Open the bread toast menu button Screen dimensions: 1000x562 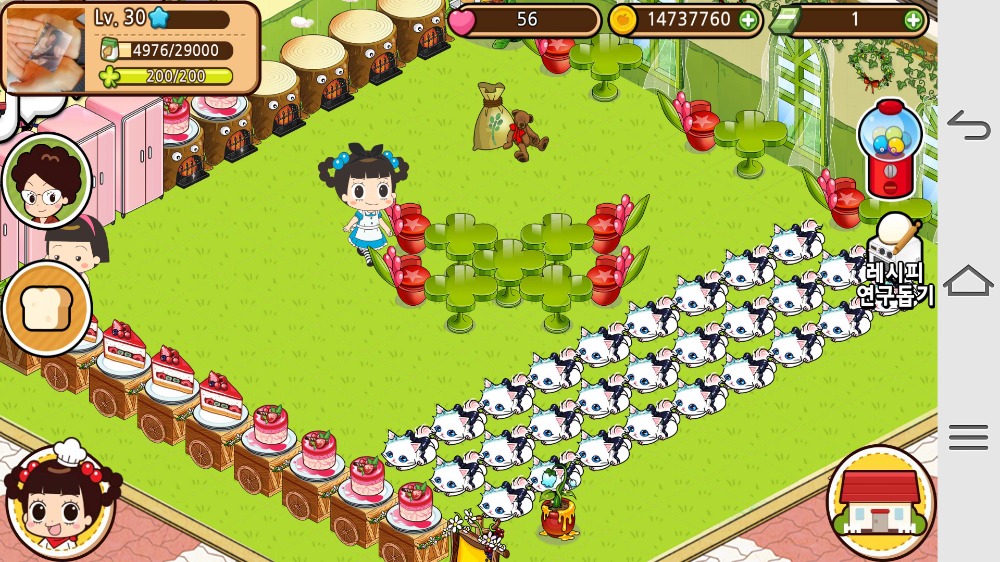(46, 309)
